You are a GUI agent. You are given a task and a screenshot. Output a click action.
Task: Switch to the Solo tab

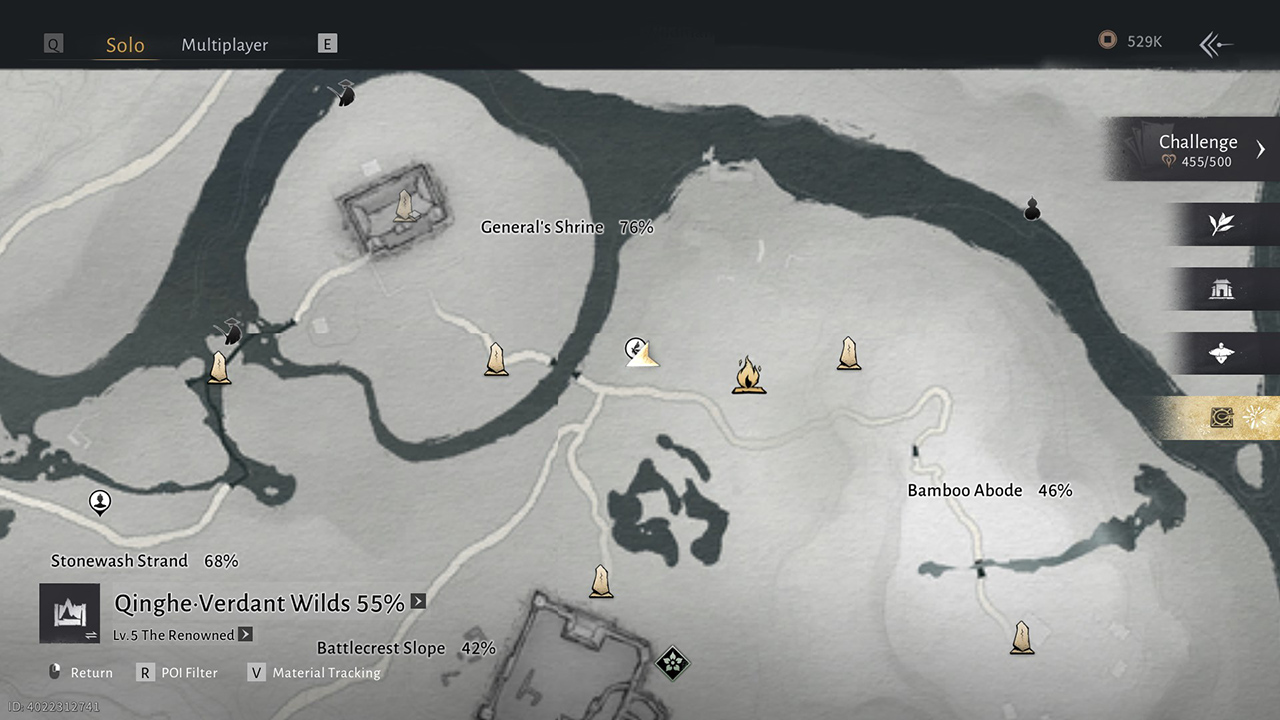pos(125,45)
